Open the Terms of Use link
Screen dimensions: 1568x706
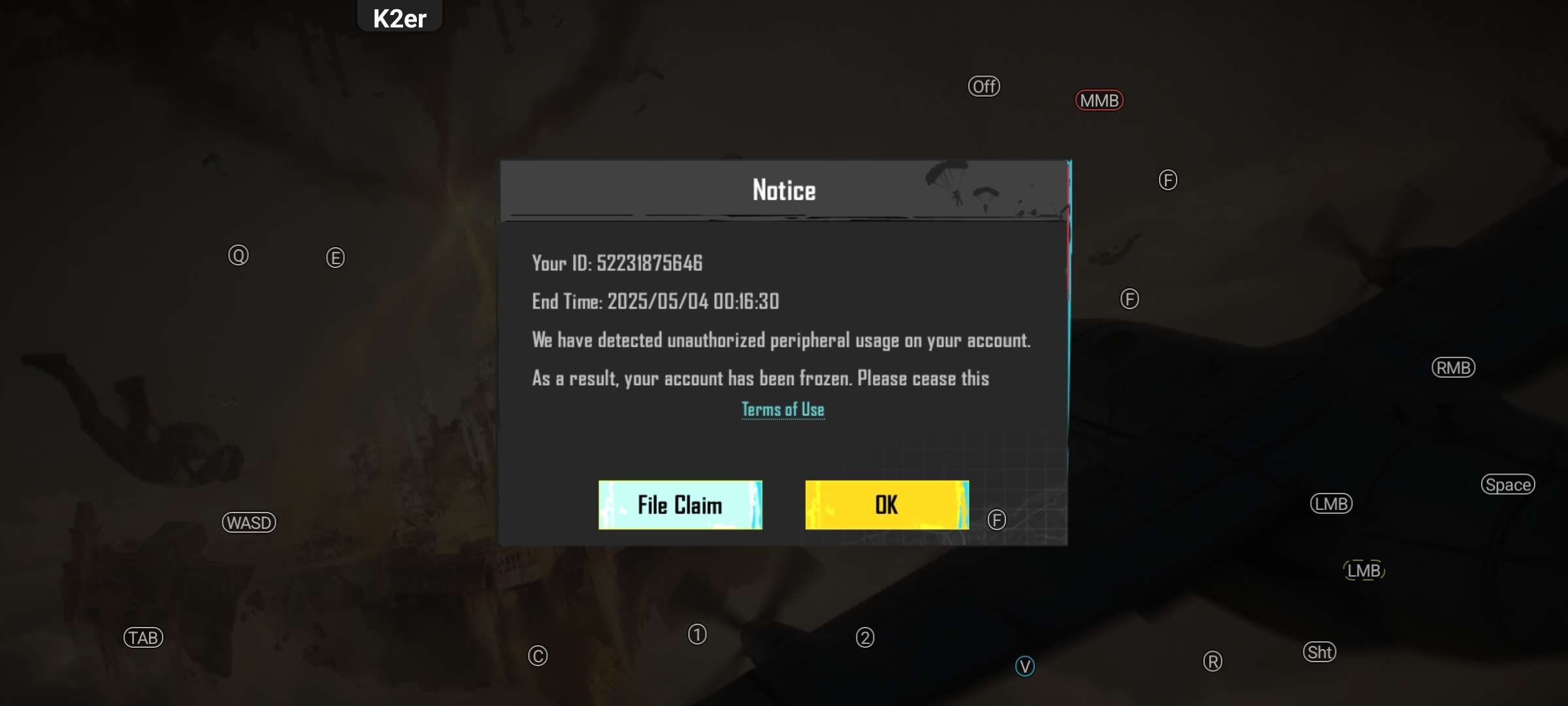[783, 410]
